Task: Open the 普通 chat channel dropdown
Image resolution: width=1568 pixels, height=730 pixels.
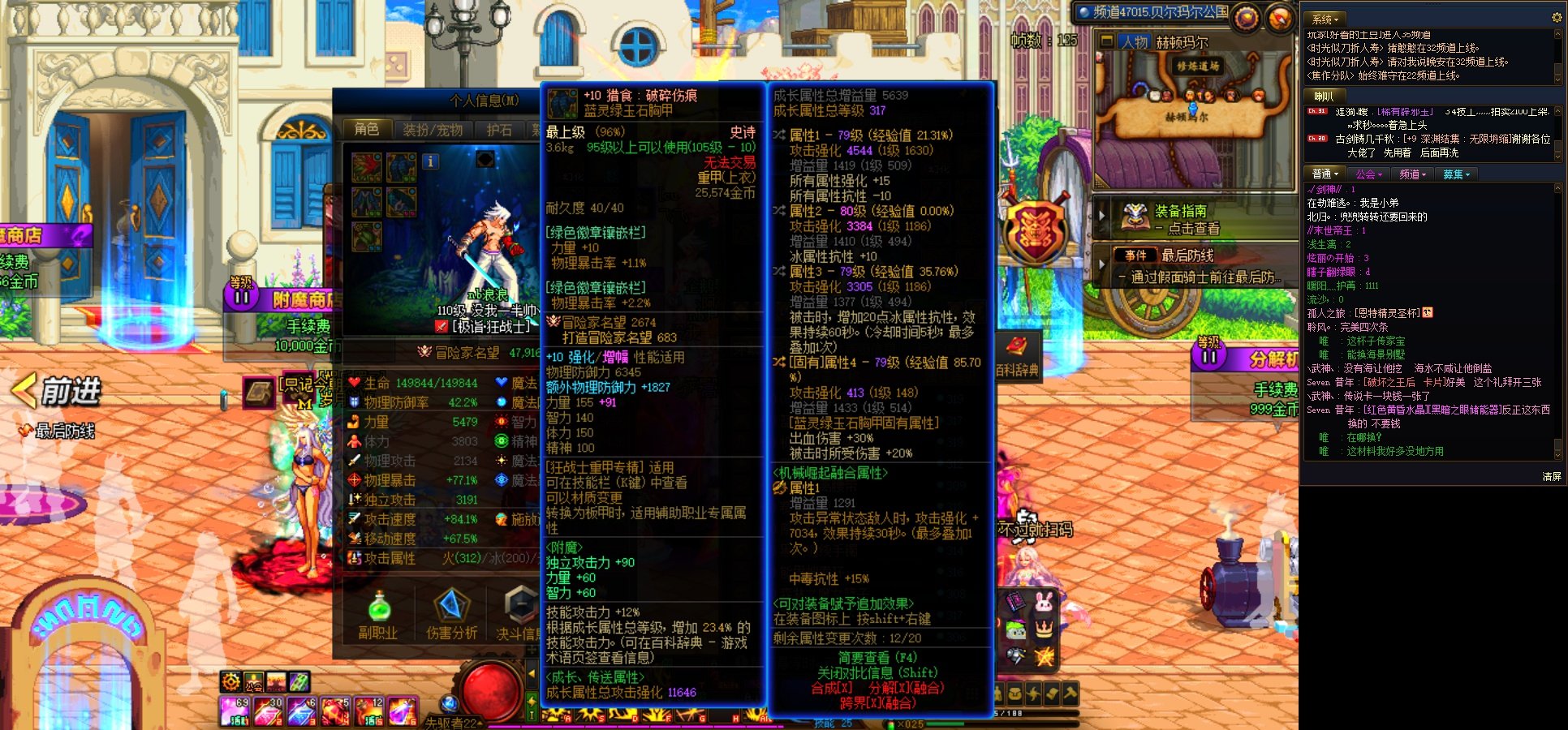Action: [1326, 174]
